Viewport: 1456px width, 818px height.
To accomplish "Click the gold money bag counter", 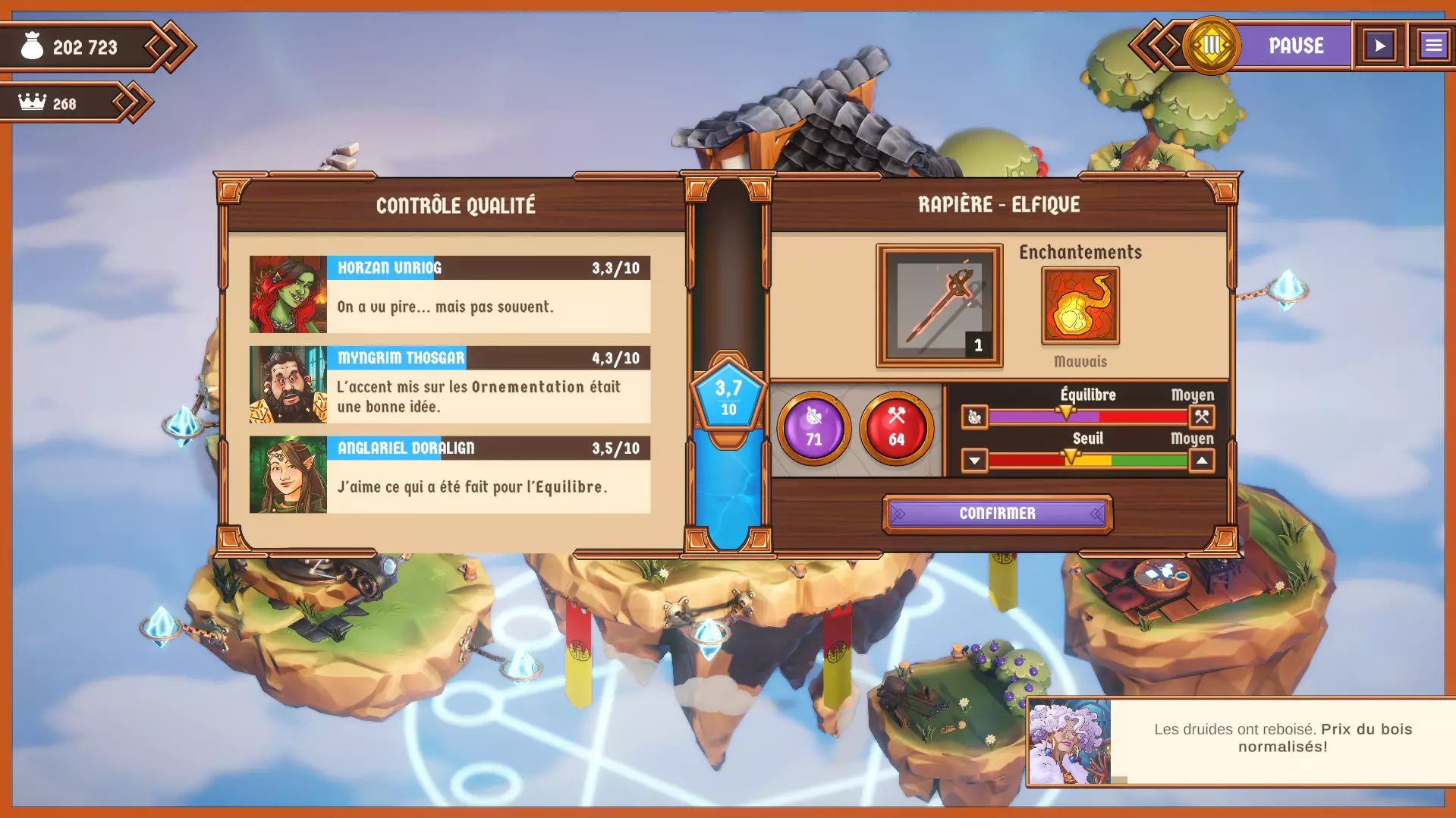I will [76, 47].
